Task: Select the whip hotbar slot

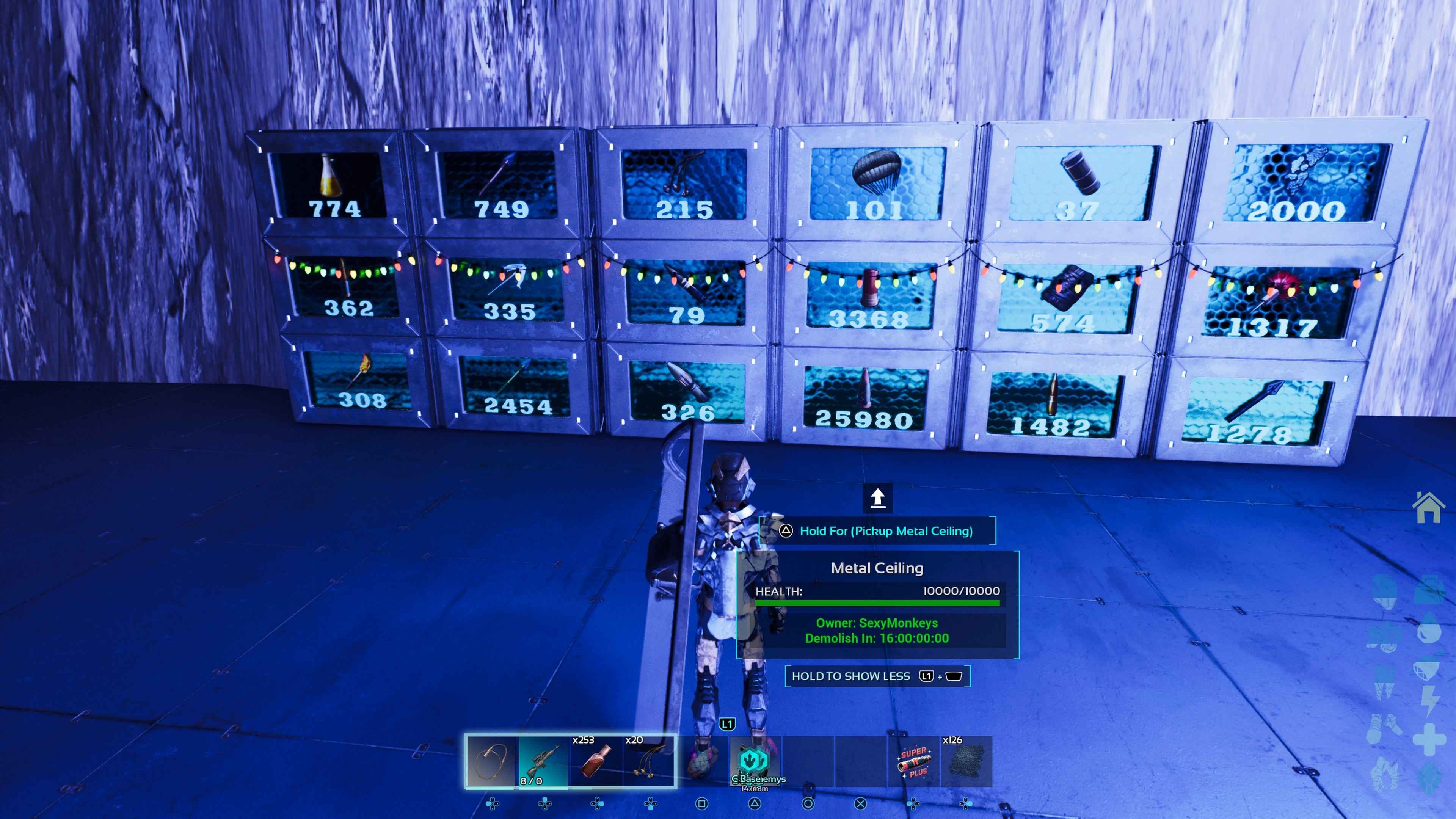Action: tap(491, 761)
